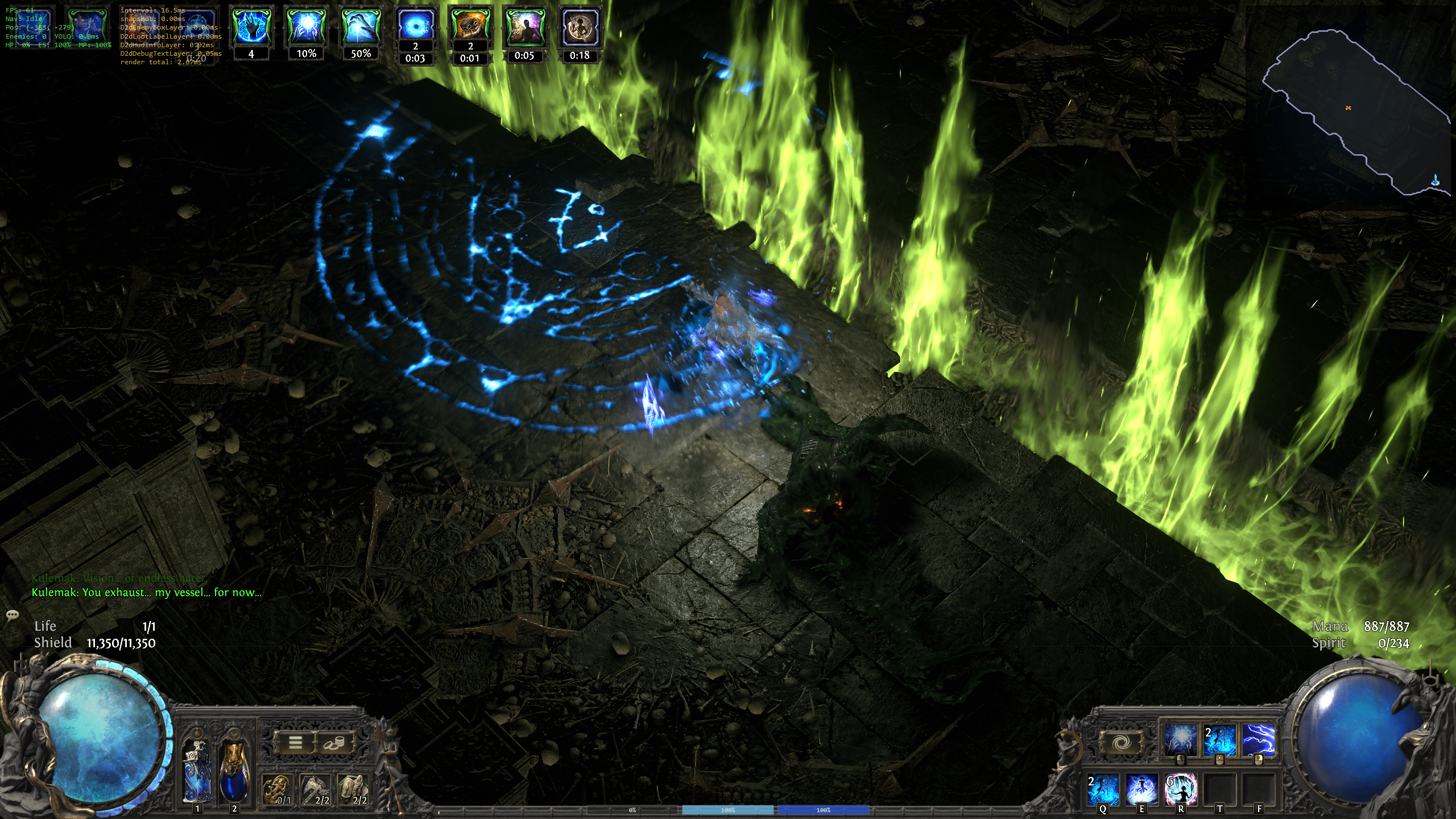Activate the lightning bolt skill
This screenshot has width=1456, height=819.
point(1258,739)
